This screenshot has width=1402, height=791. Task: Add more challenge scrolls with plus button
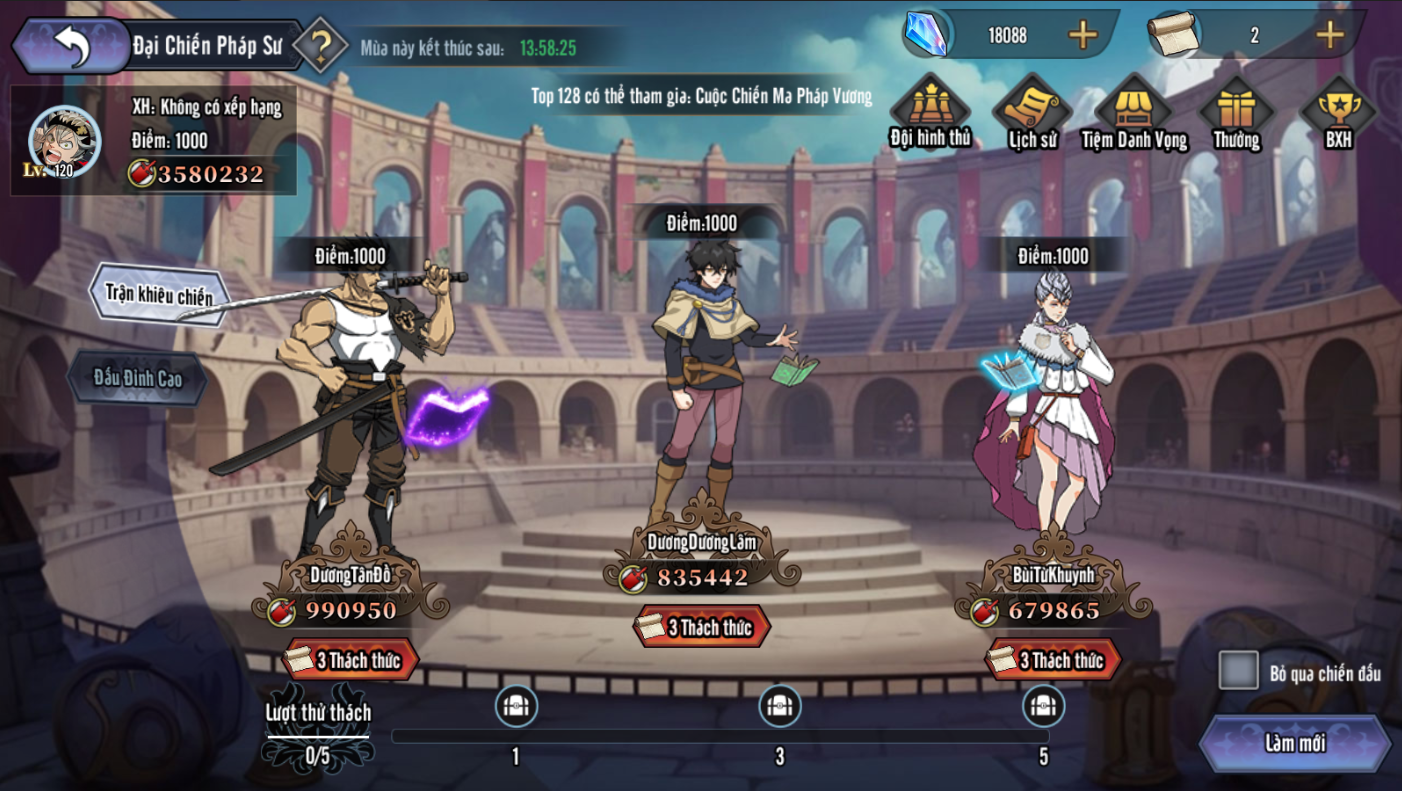[1329, 35]
